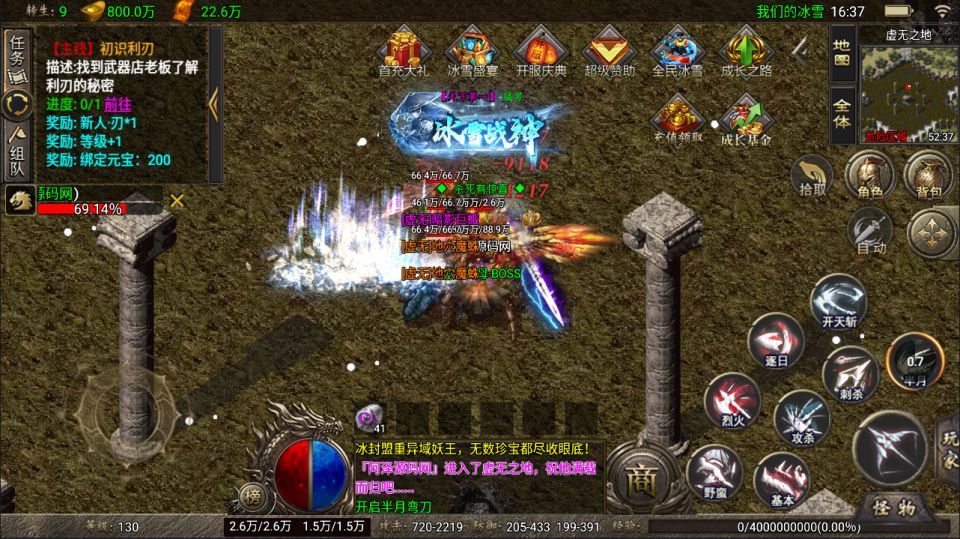
Task: Toggle 自动 auto-combat
Action: (x=870, y=233)
